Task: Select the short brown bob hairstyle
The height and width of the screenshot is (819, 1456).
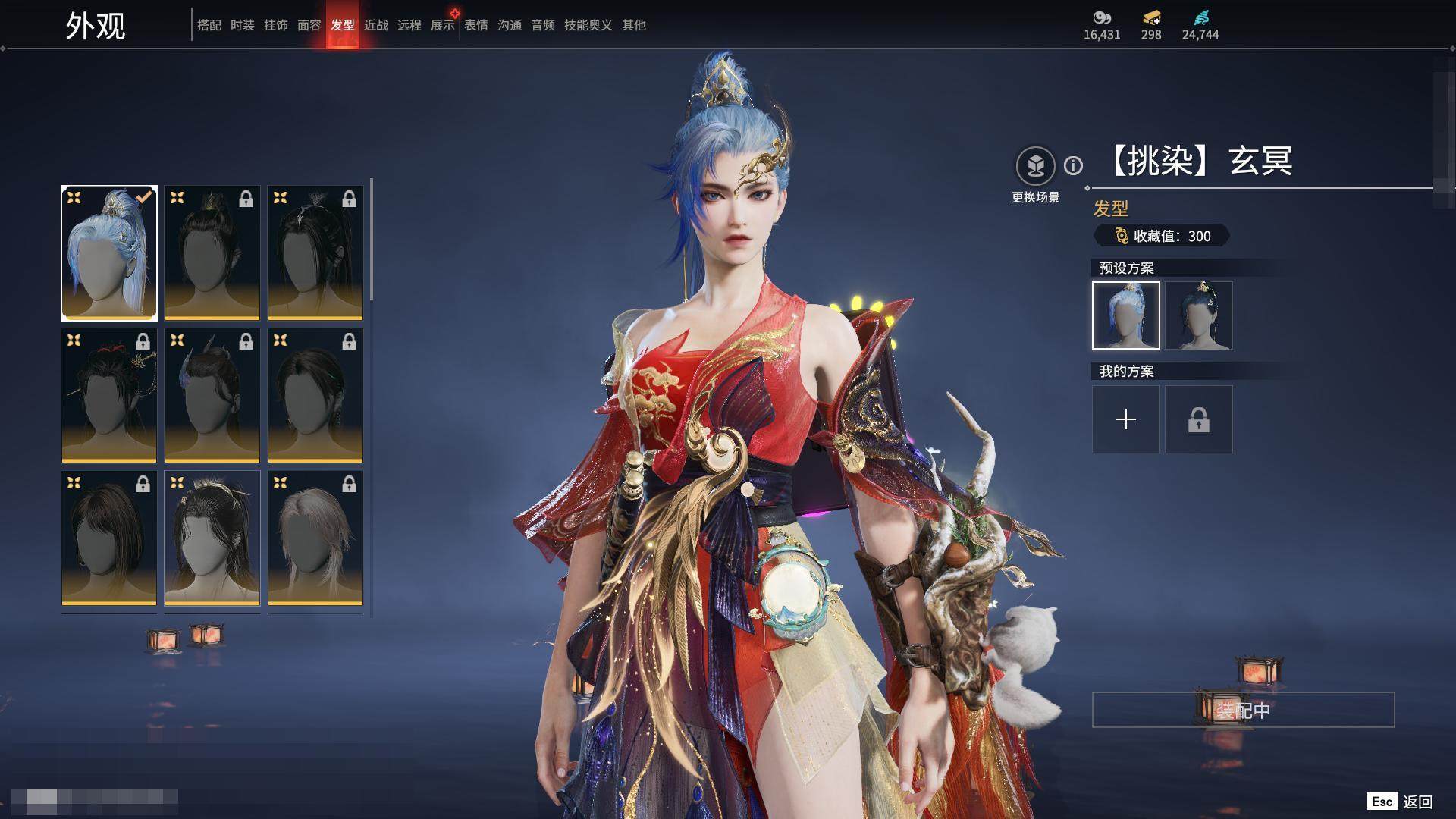Action: 109,538
